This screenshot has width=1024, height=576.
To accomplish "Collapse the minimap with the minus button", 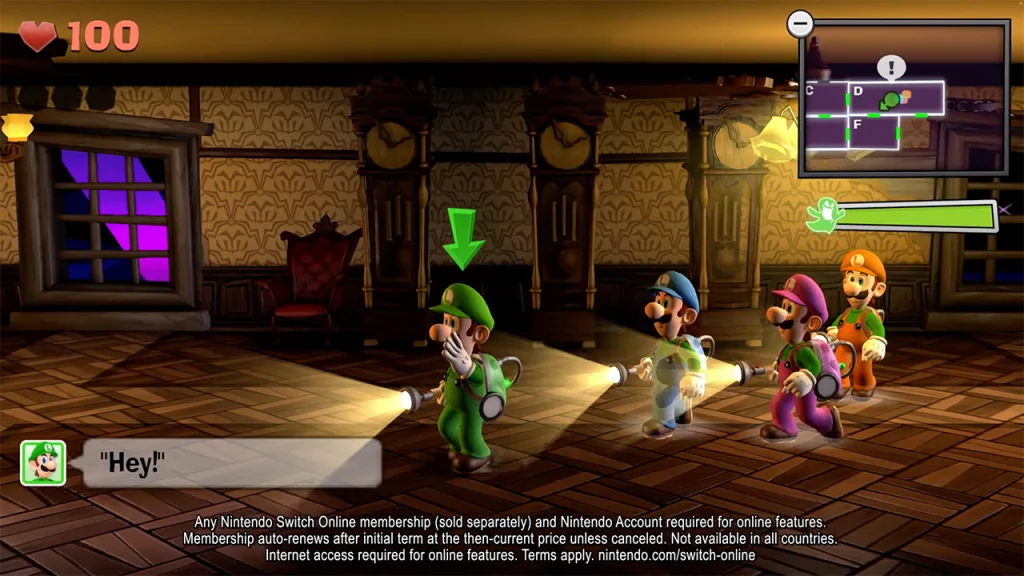I will pyautogui.click(x=800, y=23).
